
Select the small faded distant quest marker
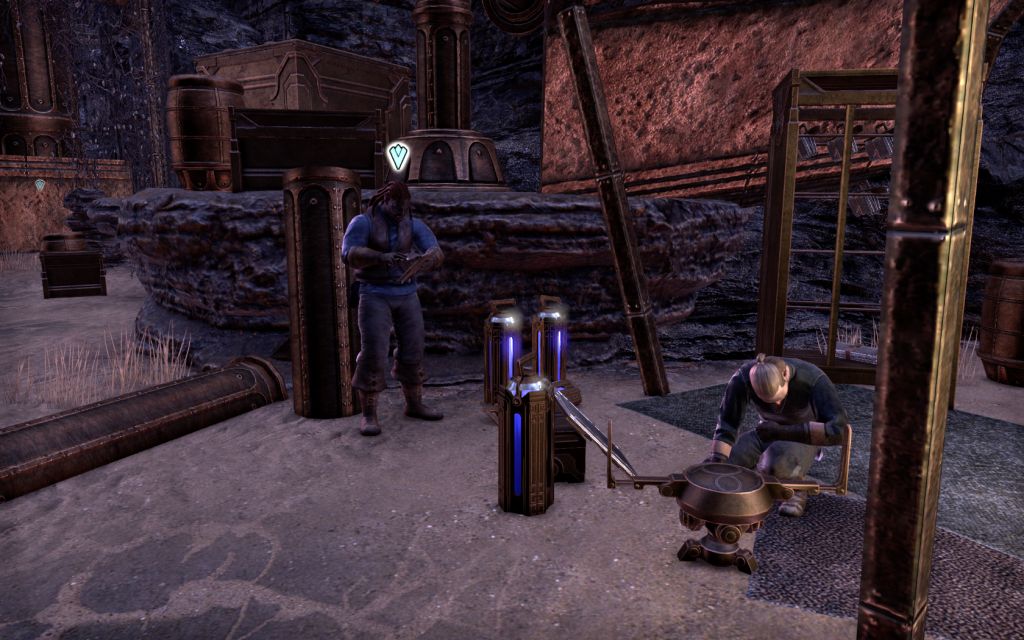coord(40,185)
